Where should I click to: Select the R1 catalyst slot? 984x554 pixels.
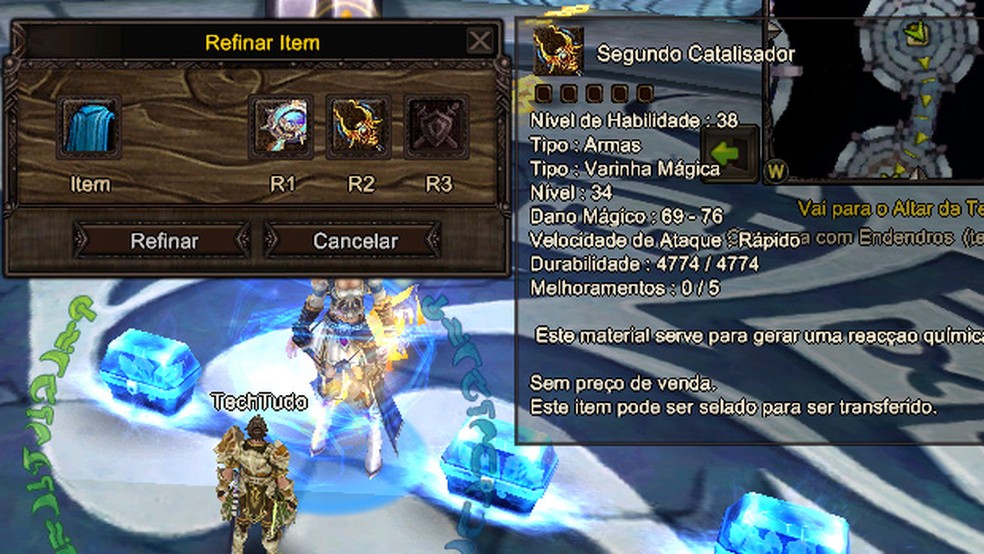coord(282,128)
